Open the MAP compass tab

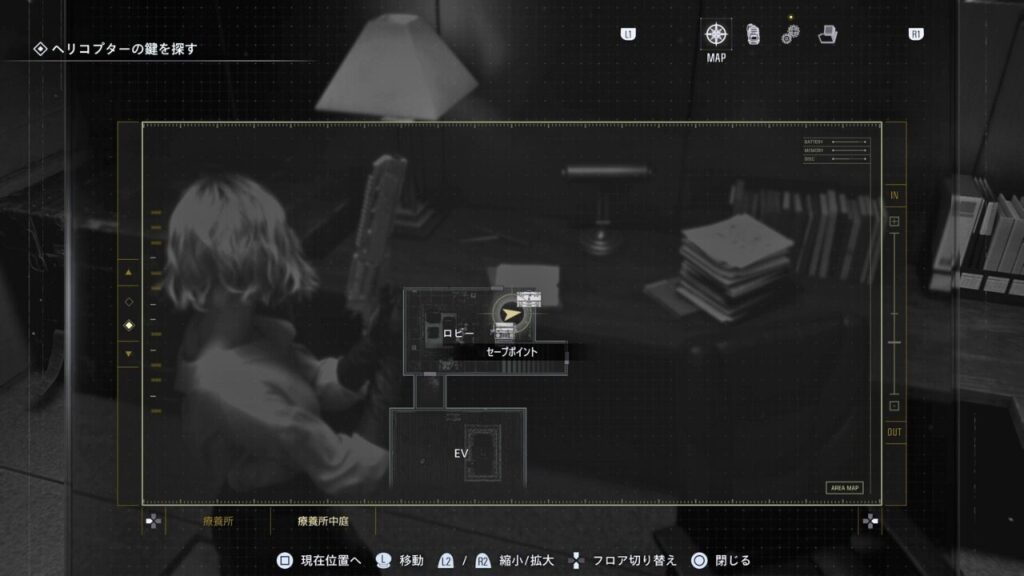716,34
